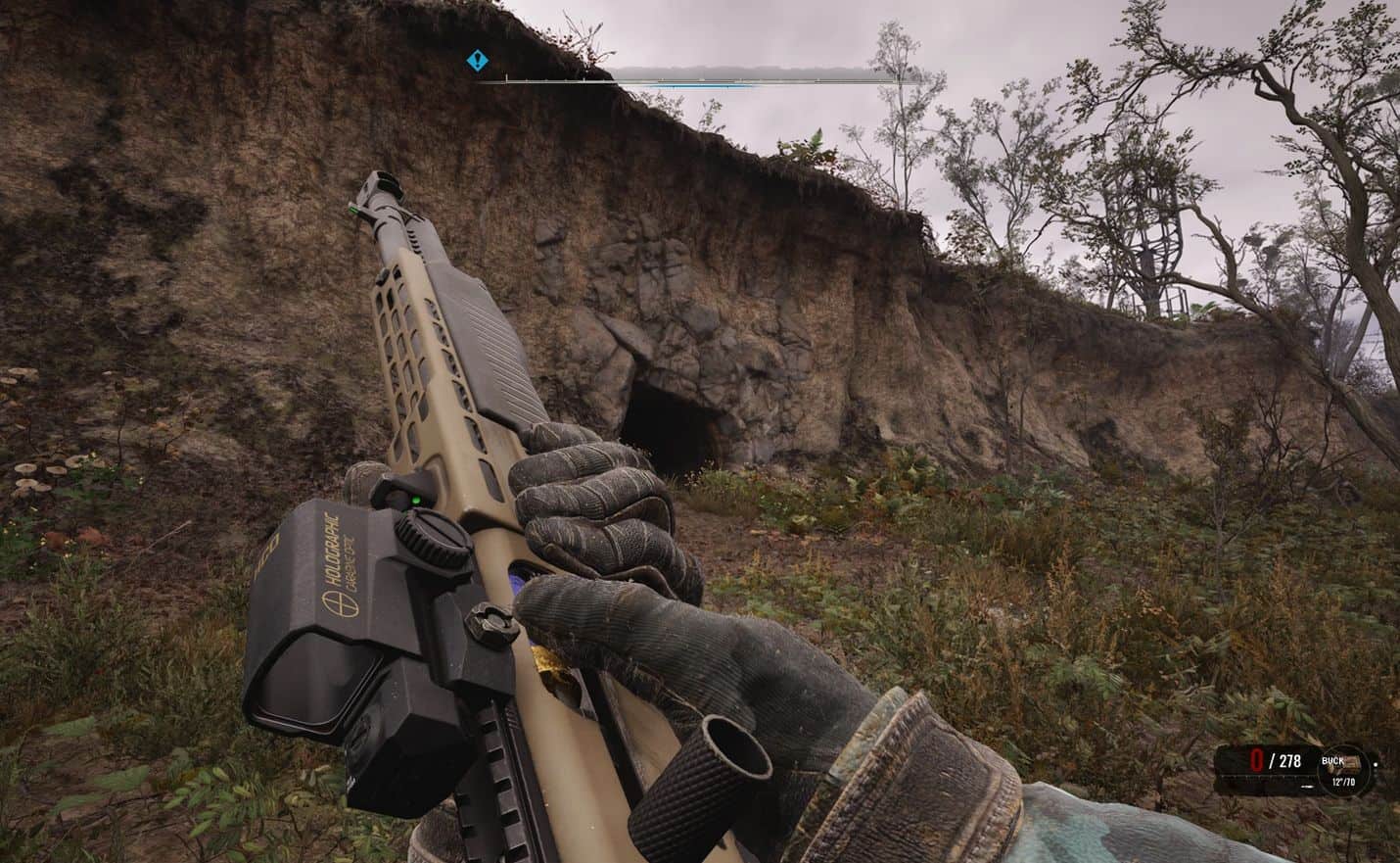1400x863 pixels.
Task: Click the 278 reserve ammo number
Action: pos(1290,761)
